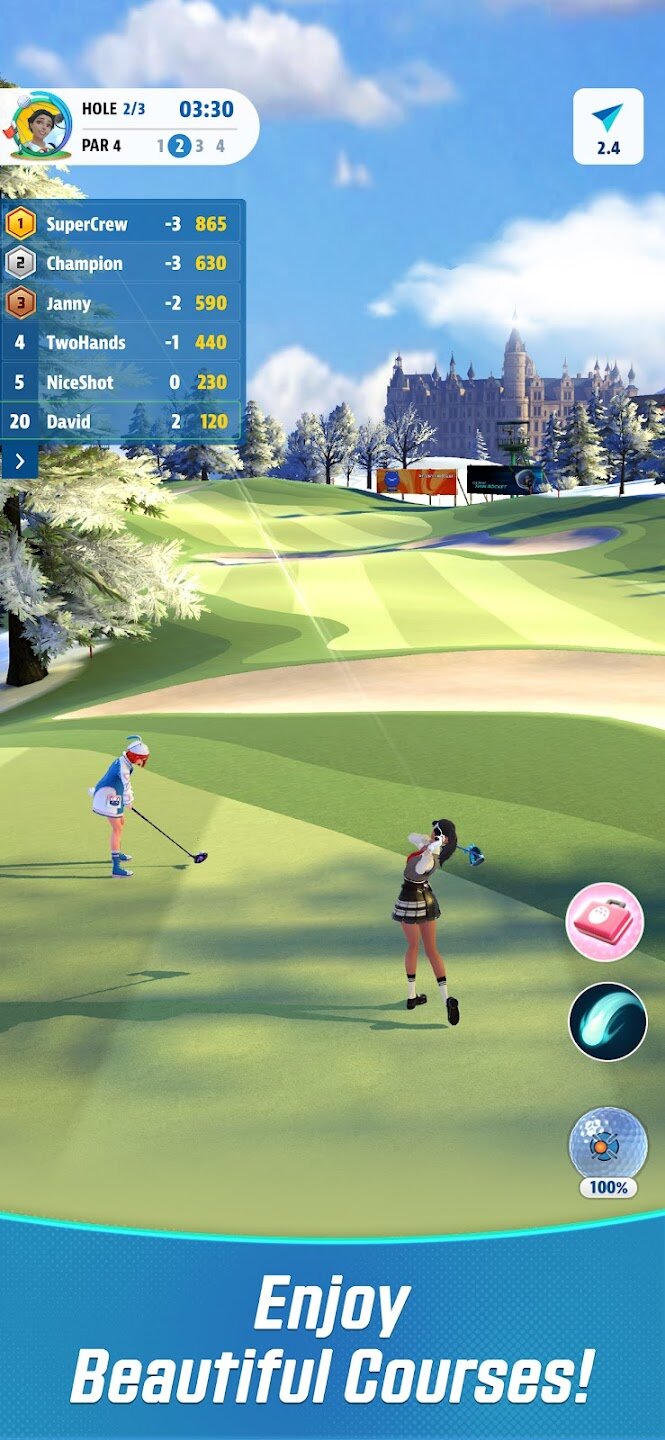Expand the leaderboard with the arrow button
This screenshot has width=665, height=1440.
tap(19, 461)
